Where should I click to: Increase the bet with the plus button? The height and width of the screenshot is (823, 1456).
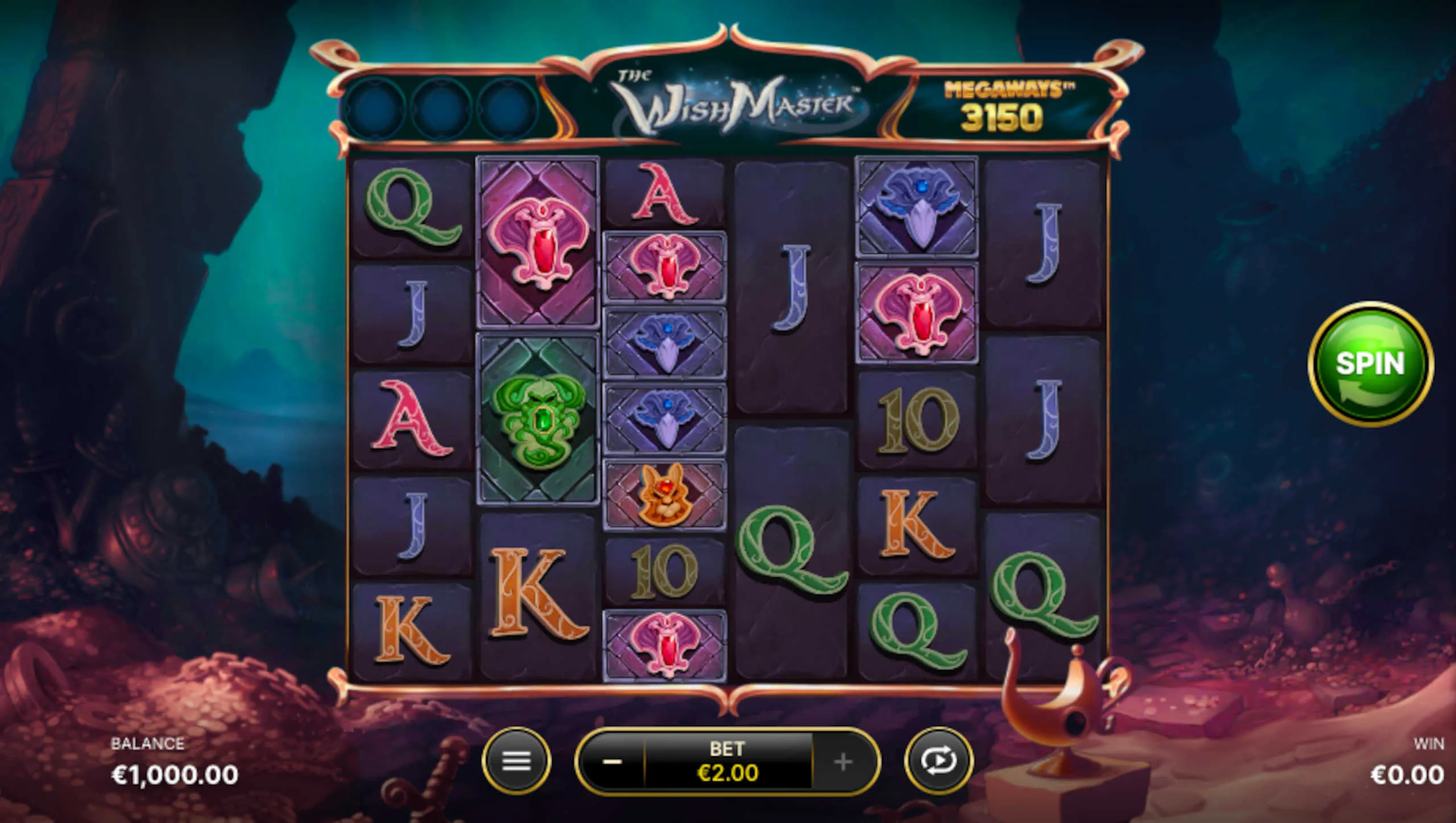[x=843, y=761]
